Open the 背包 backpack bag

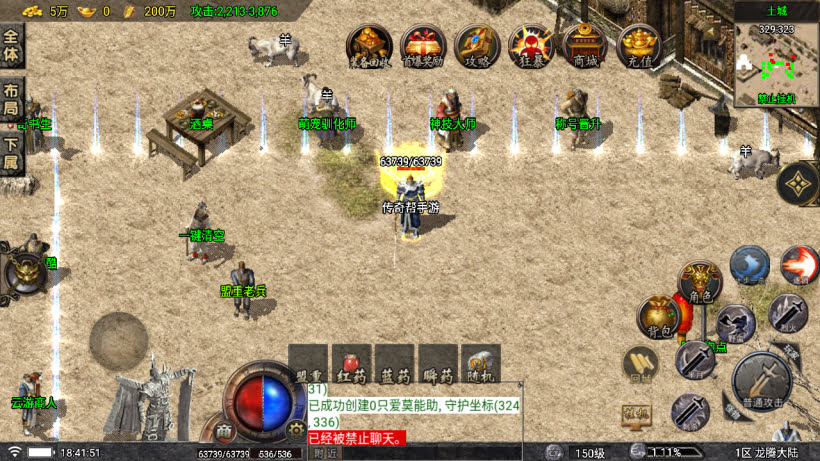[x=659, y=316]
